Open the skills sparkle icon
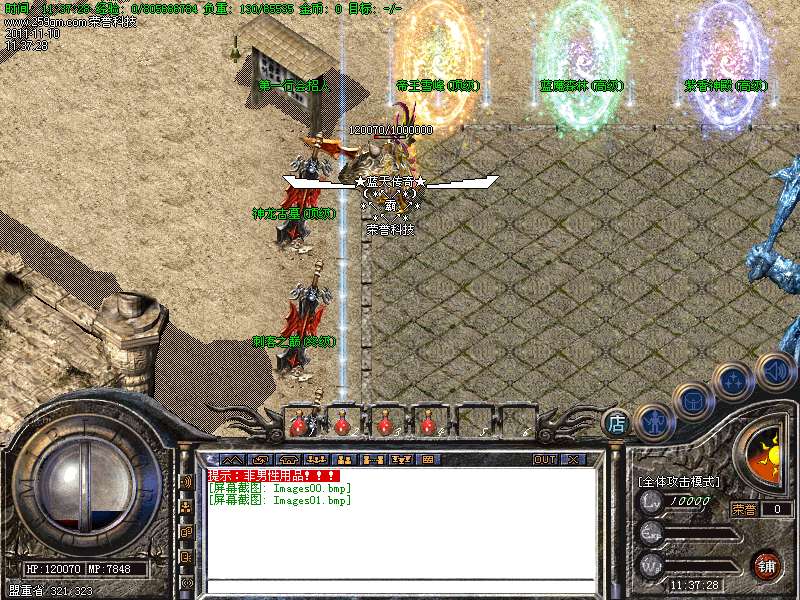800x600 pixels. pyautogui.click(x=733, y=381)
